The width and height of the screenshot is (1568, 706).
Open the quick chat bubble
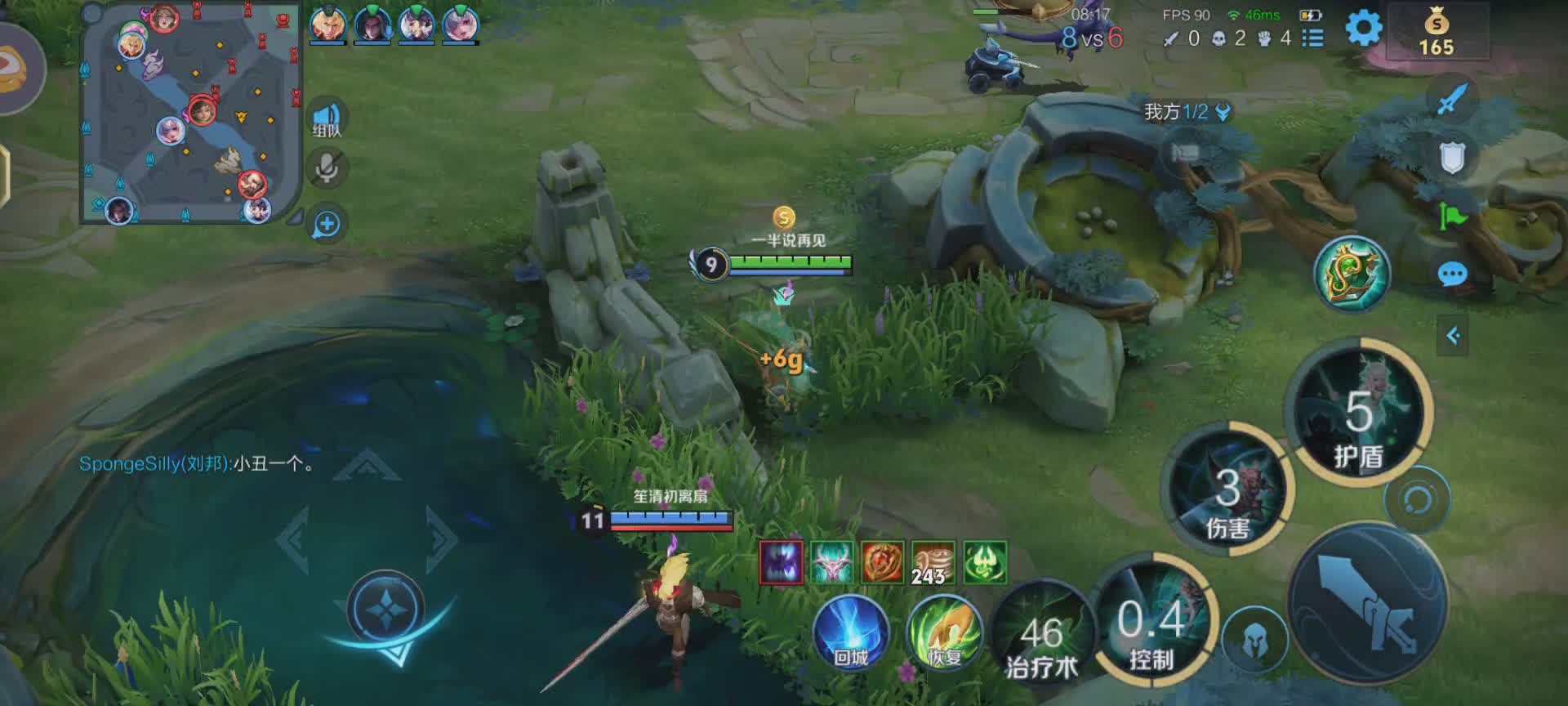[x=1452, y=275]
